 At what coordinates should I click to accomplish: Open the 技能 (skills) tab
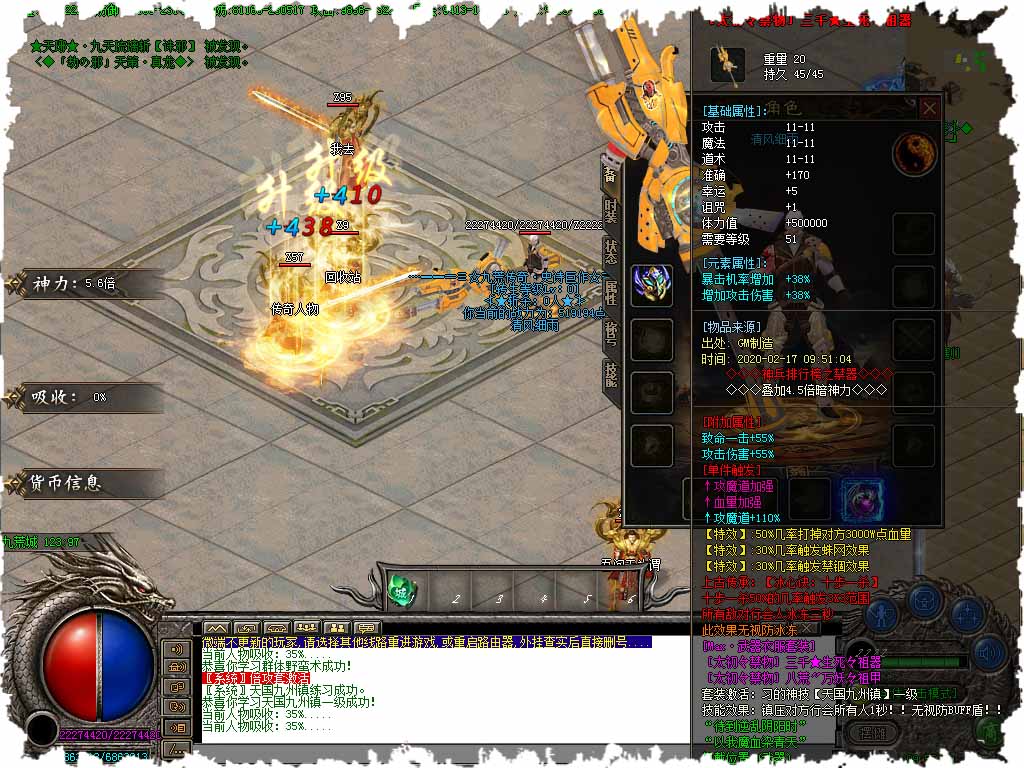610,374
